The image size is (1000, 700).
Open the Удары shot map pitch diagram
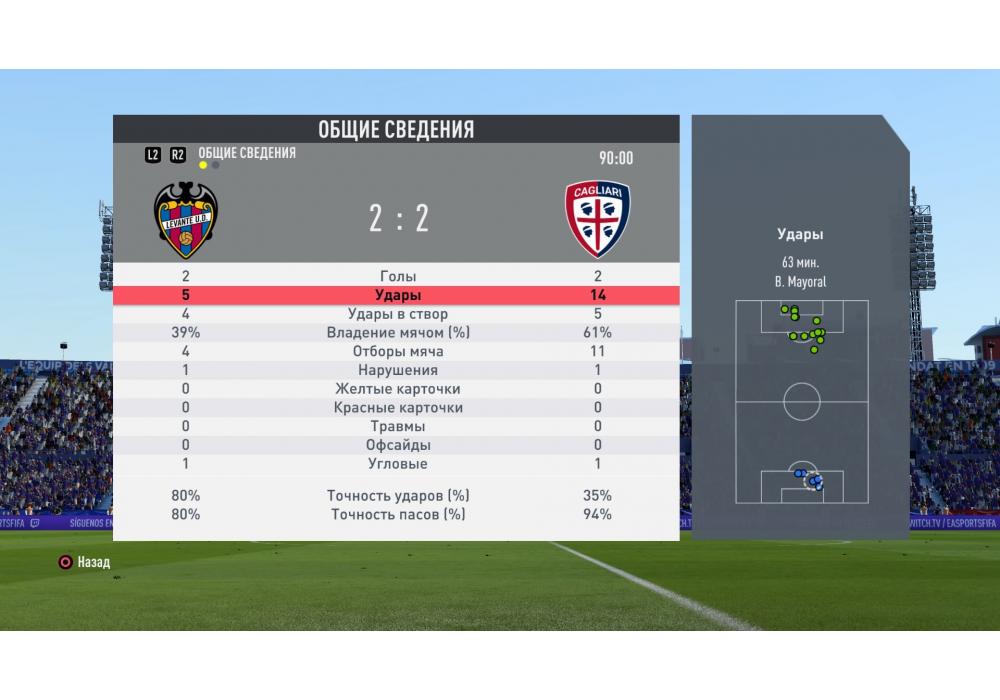[x=801, y=401]
